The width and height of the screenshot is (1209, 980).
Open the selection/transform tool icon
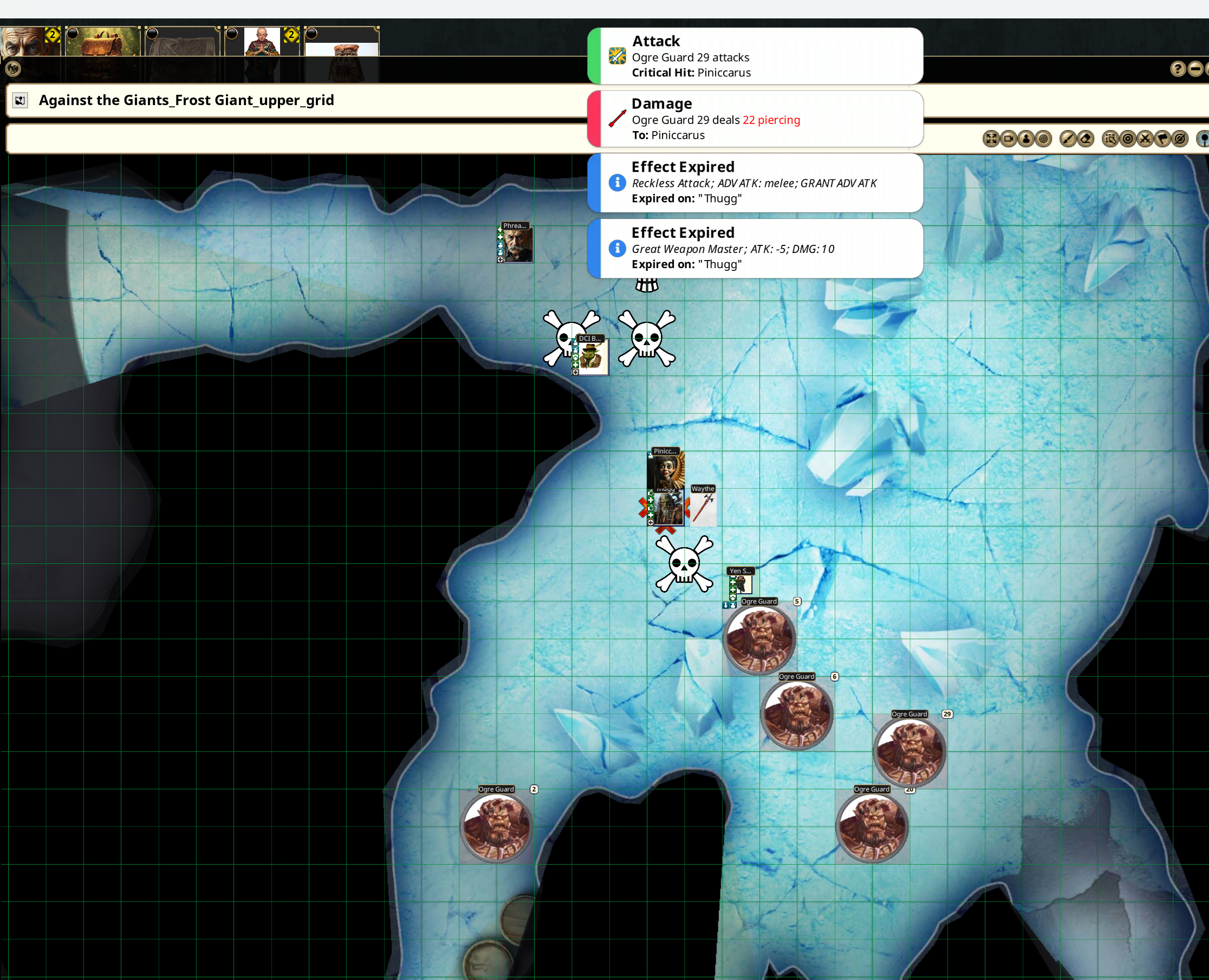click(1110, 139)
